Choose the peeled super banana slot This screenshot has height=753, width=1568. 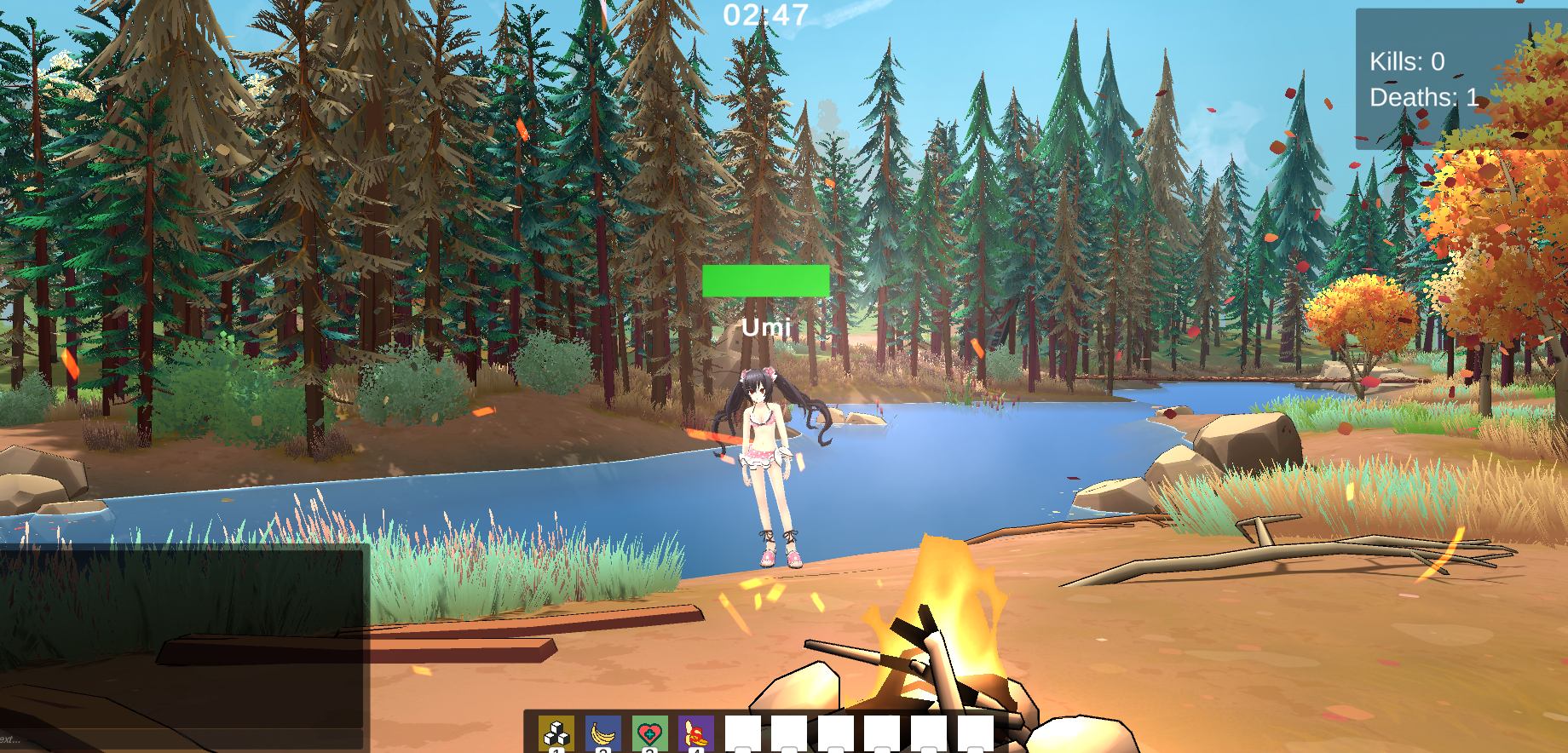tap(696, 733)
